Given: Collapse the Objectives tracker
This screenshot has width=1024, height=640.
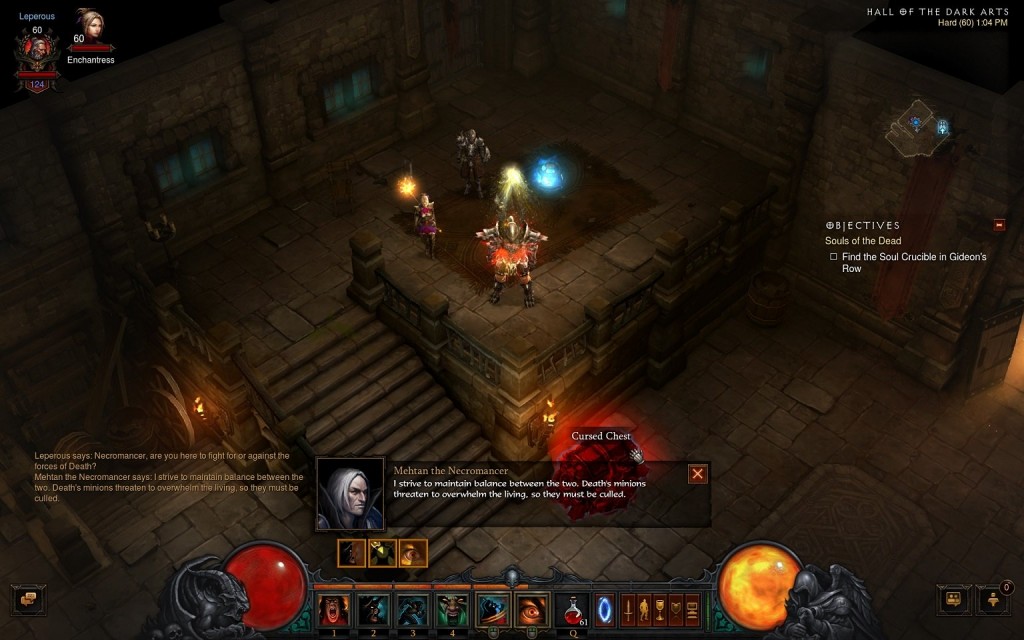Looking at the screenshot, I should point(999,225).
